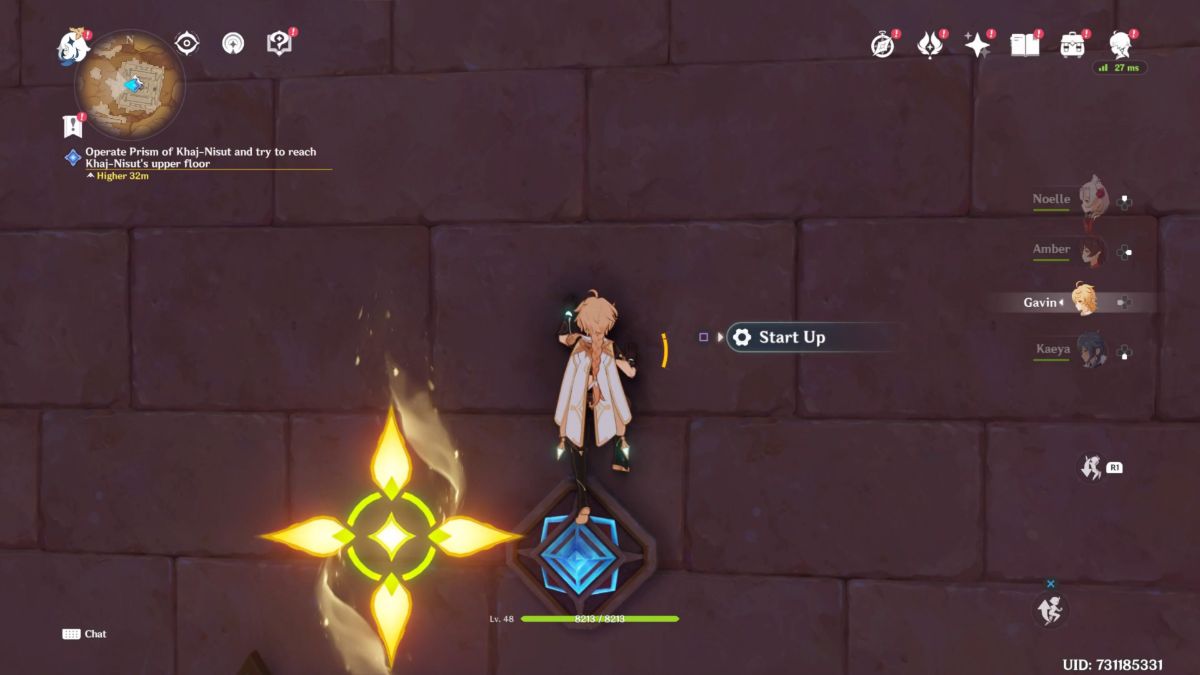Toggle the elemental sight eye icon

pyautogui.click(x=187, y=43)
